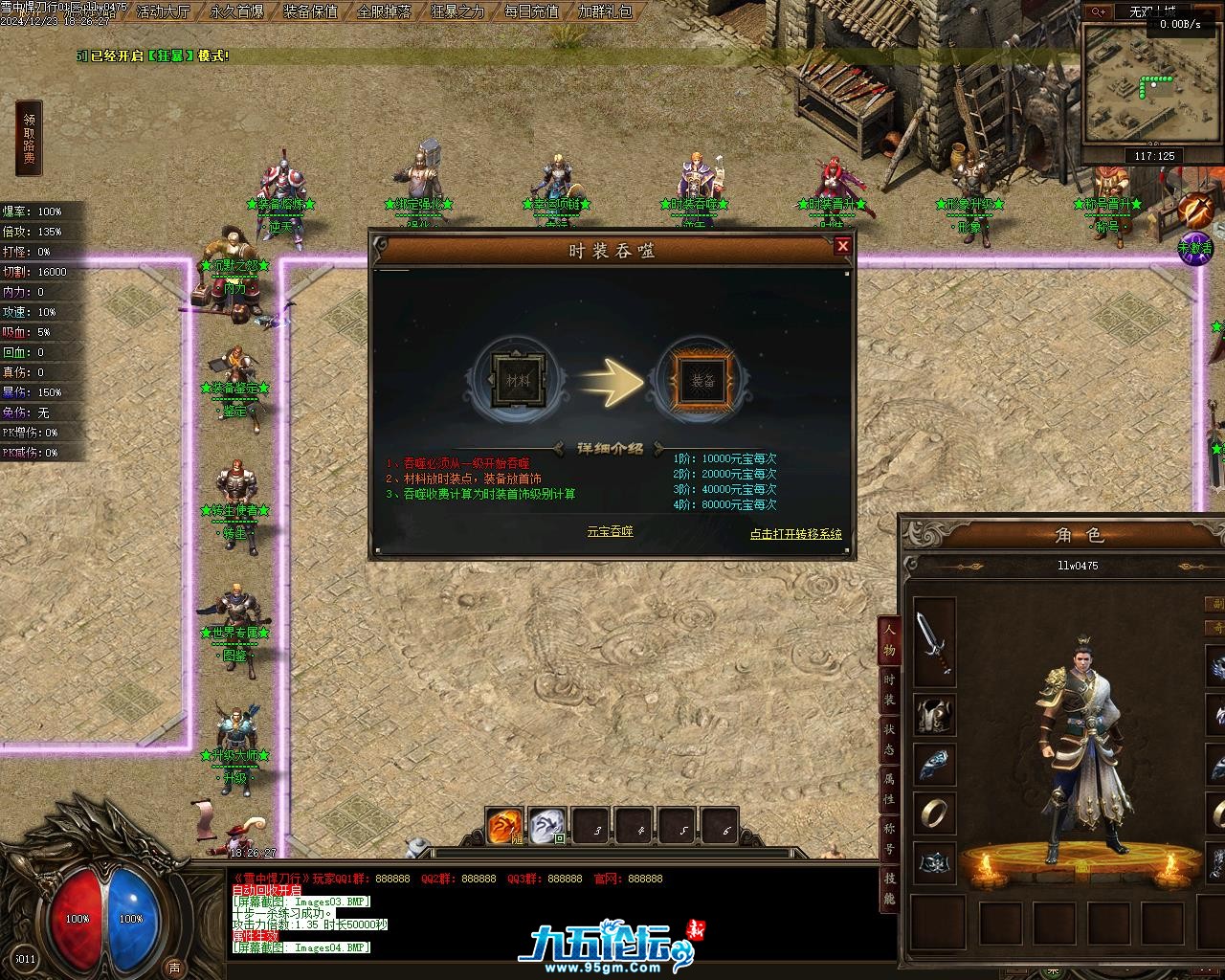Select the 材料 material slot
This screenshot has width=1225, height=980.
pyautogui.click(x=518, y=382)
